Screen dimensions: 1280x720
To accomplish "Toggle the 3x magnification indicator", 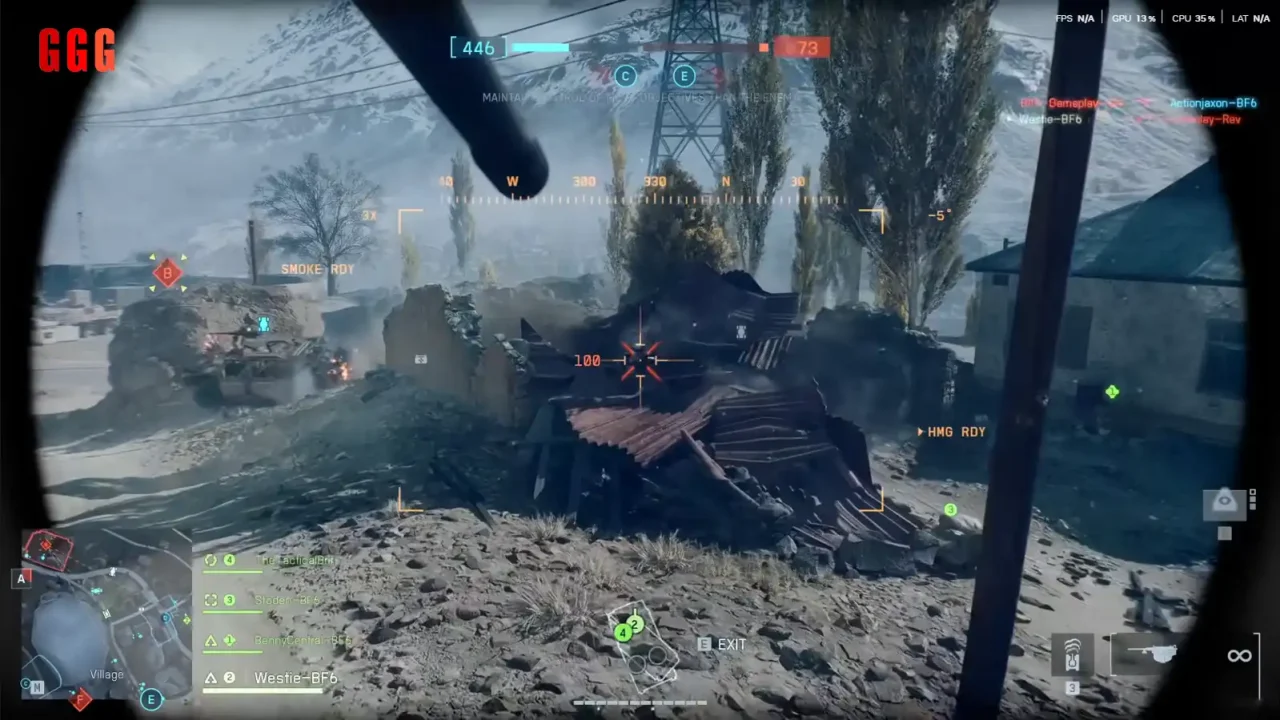I will coord(369,216).
